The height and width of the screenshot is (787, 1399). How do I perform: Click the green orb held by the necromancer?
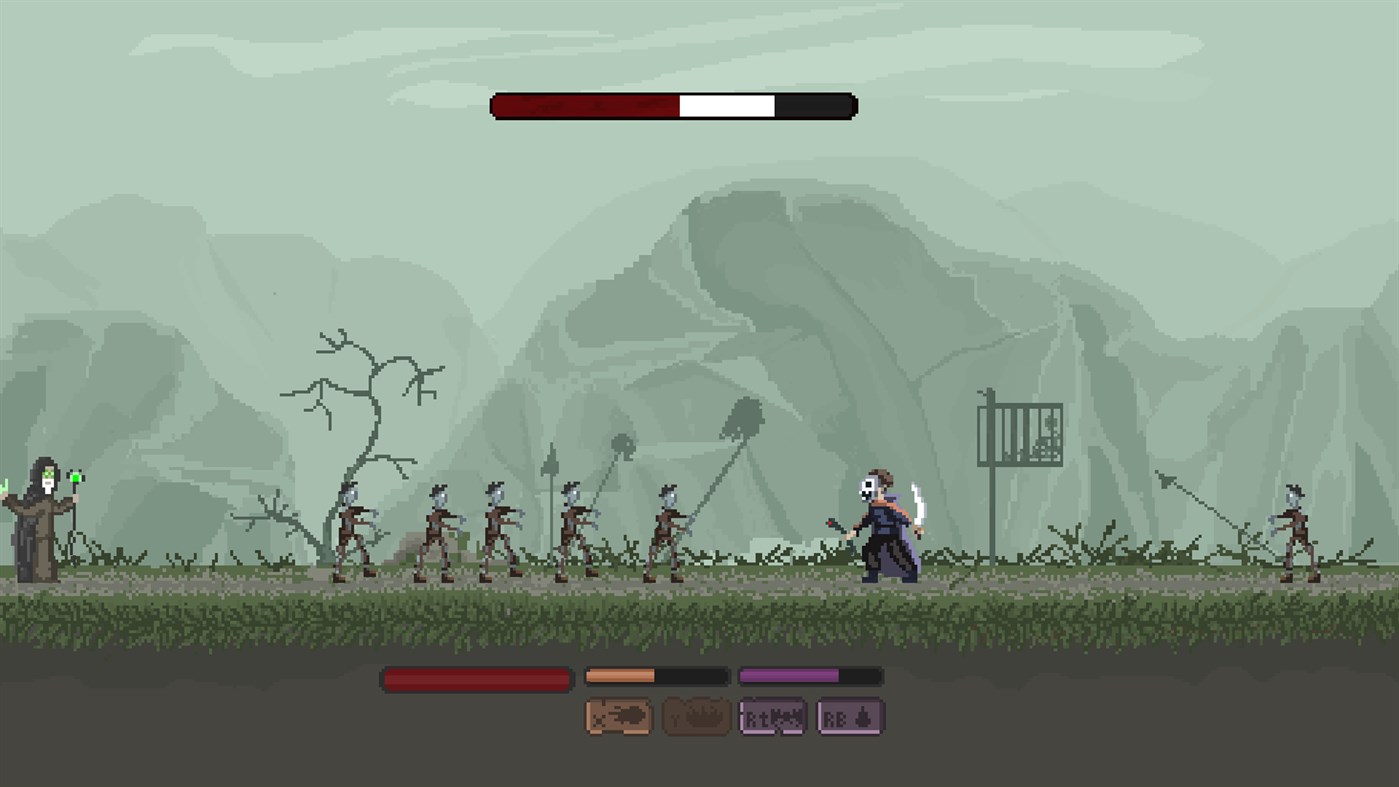coord(72,480)
